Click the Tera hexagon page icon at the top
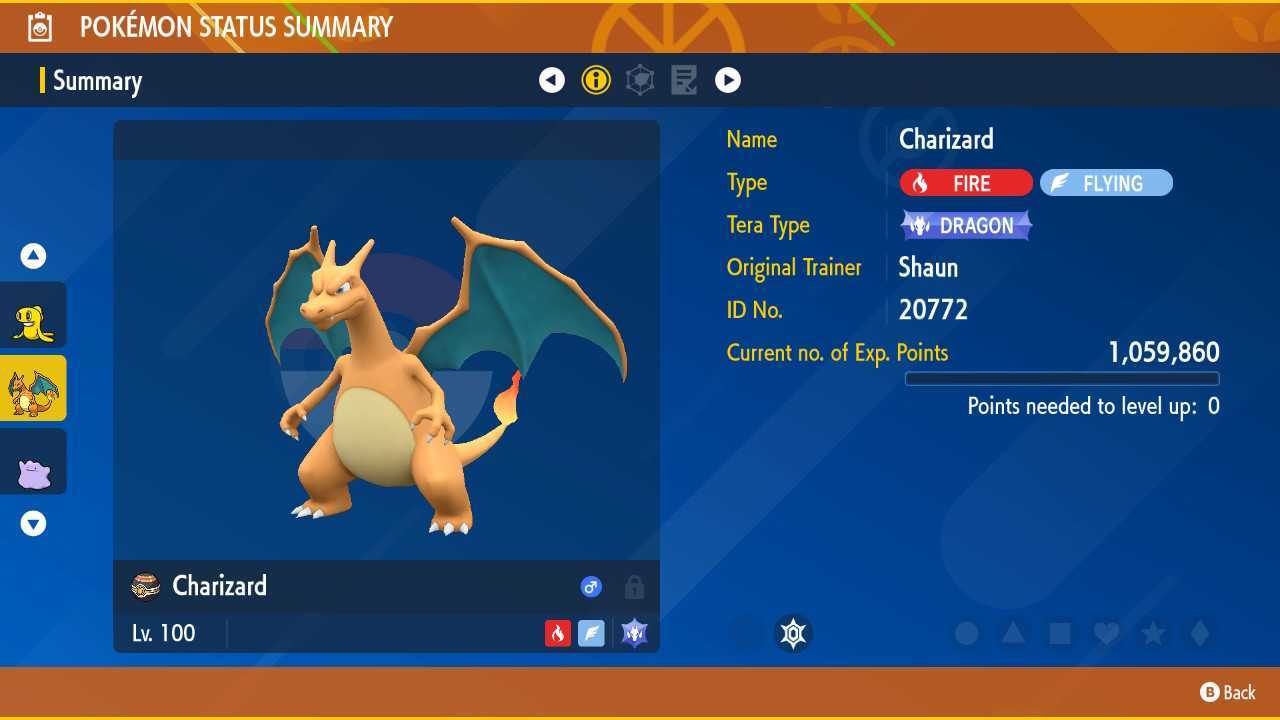 640,80
